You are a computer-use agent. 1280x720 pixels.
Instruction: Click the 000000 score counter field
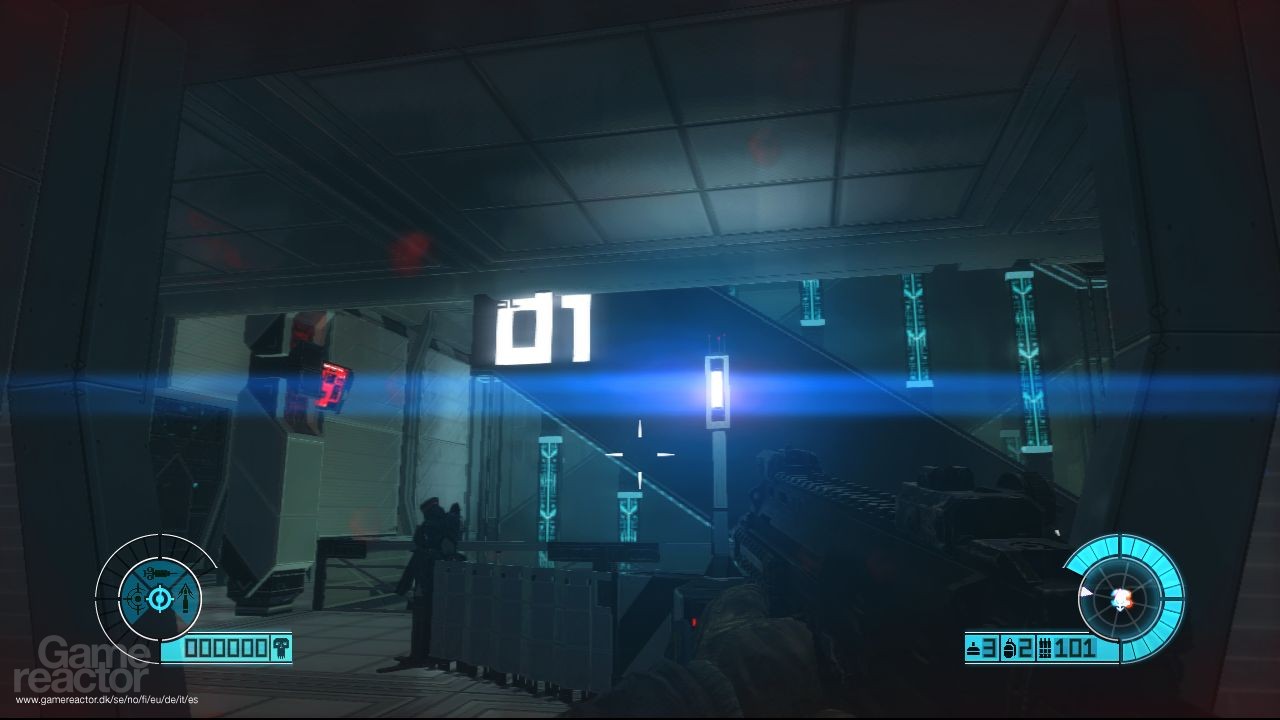point(224,648)
